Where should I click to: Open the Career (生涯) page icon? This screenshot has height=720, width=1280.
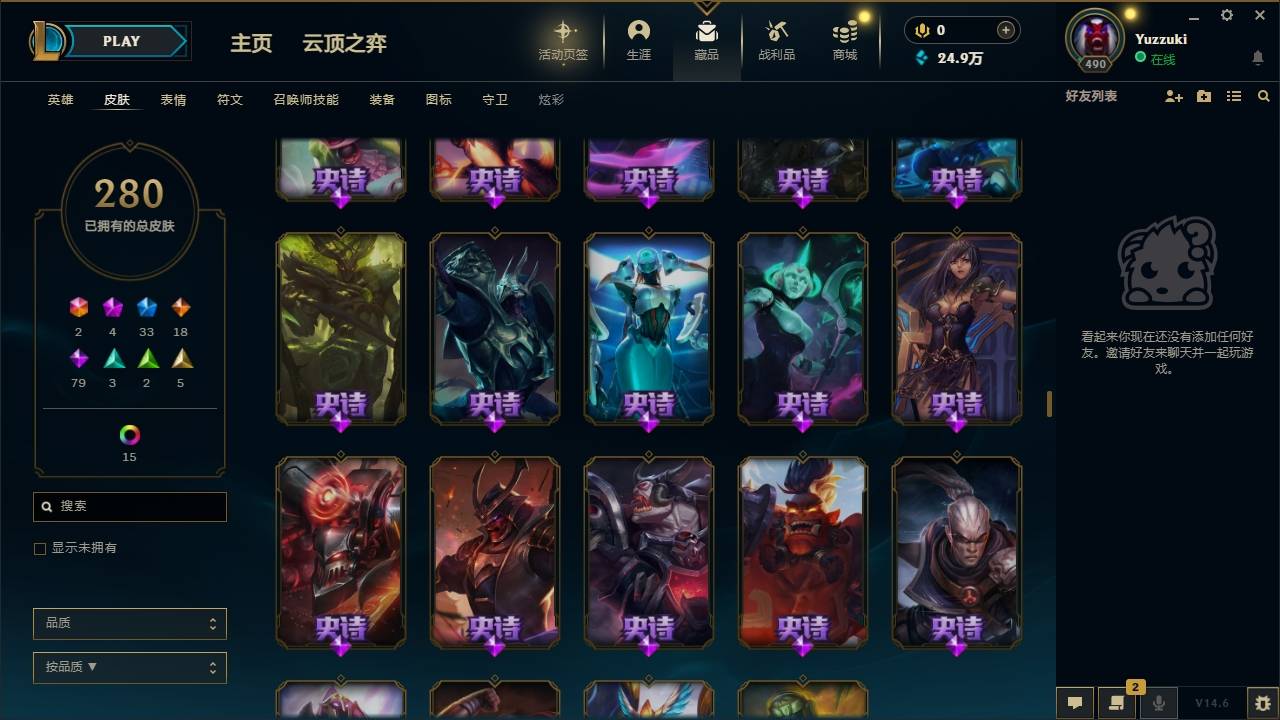pyautogui.click(x=639, y=30)
